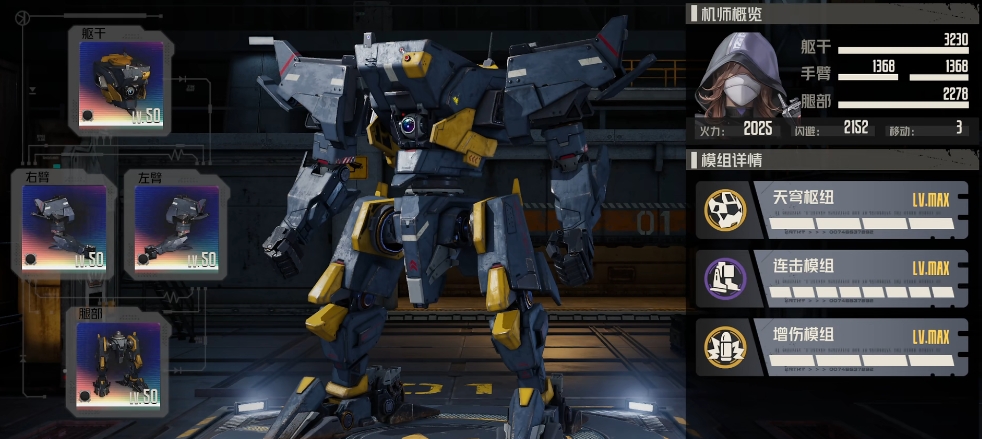Choose the 左臂 left arm slot
This screenshot has height=439, width=982.
click(176, 228)
